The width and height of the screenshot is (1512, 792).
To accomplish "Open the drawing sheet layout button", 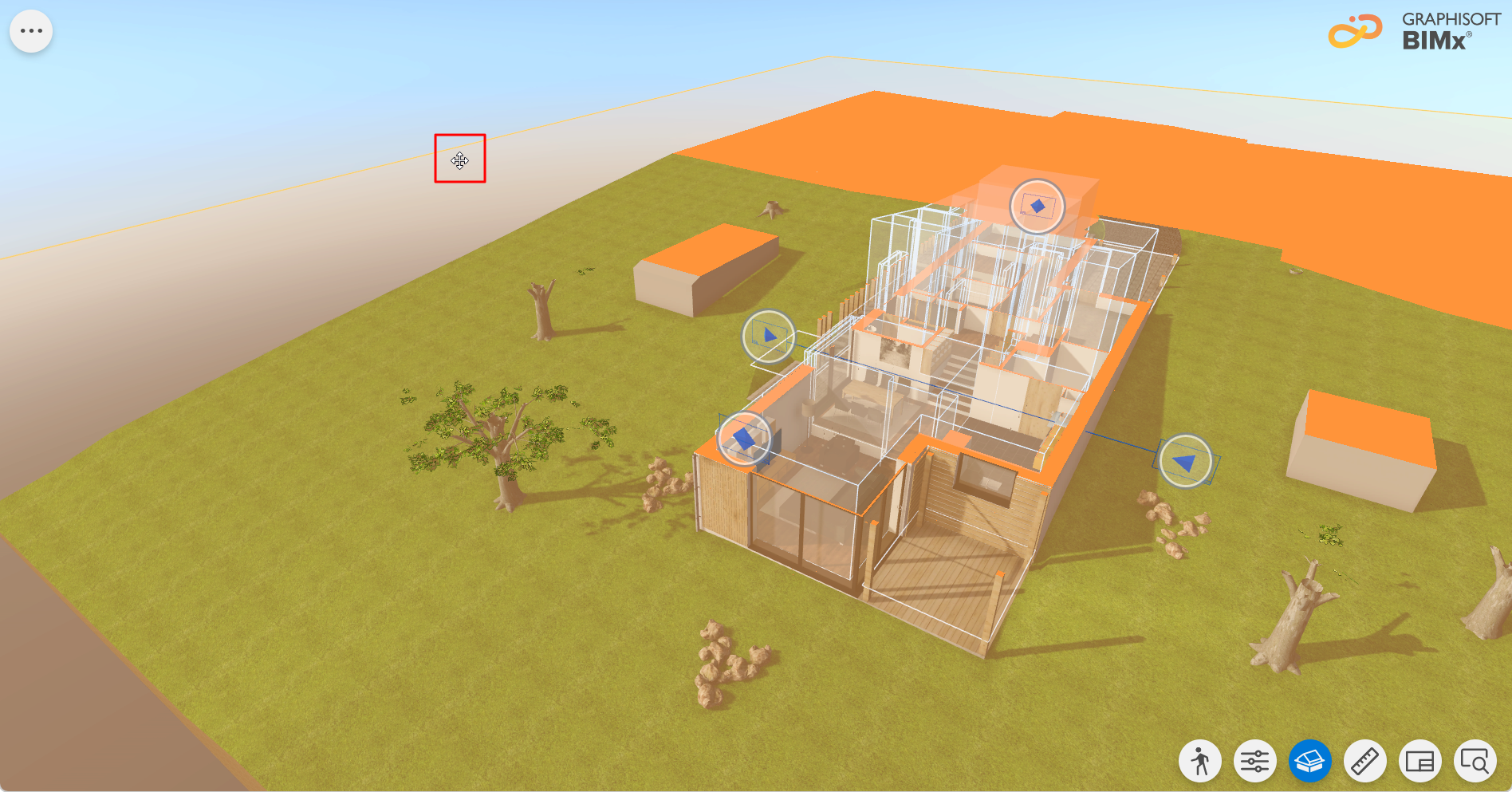I will pyautogui.click(x=1420, y=762).
